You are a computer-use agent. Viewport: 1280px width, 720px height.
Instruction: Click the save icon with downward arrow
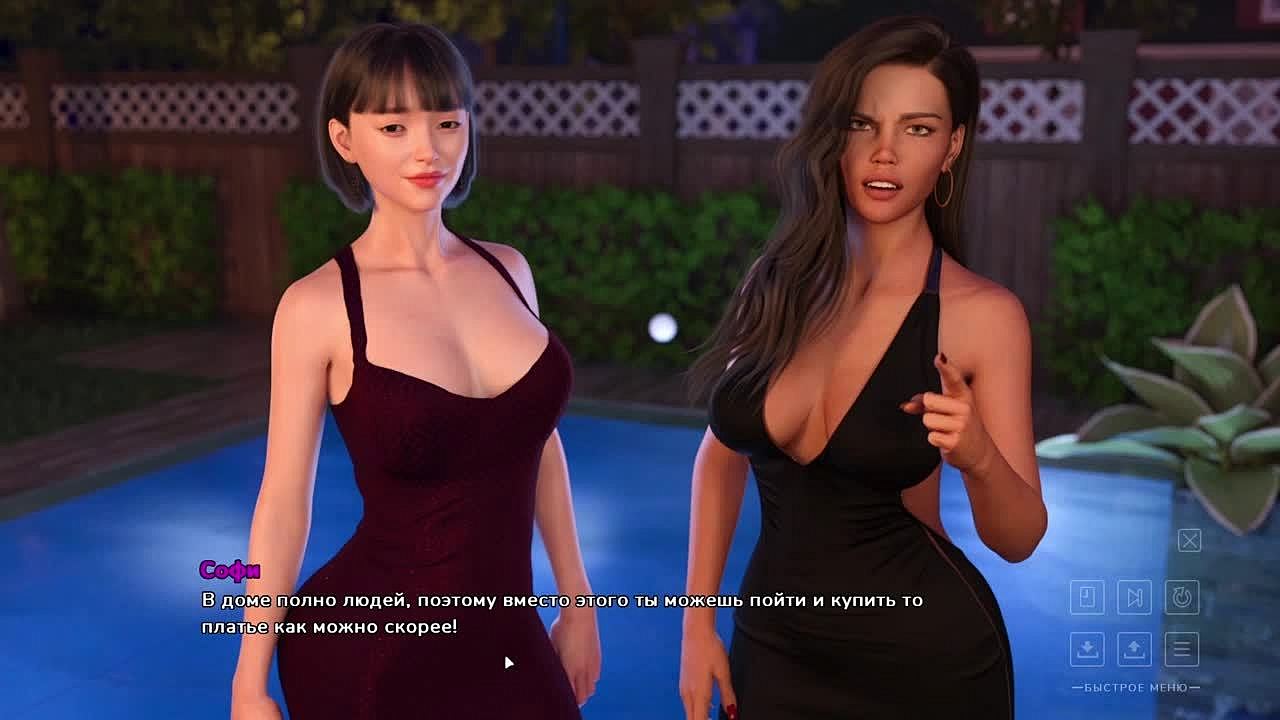(x=1087, y=649)
